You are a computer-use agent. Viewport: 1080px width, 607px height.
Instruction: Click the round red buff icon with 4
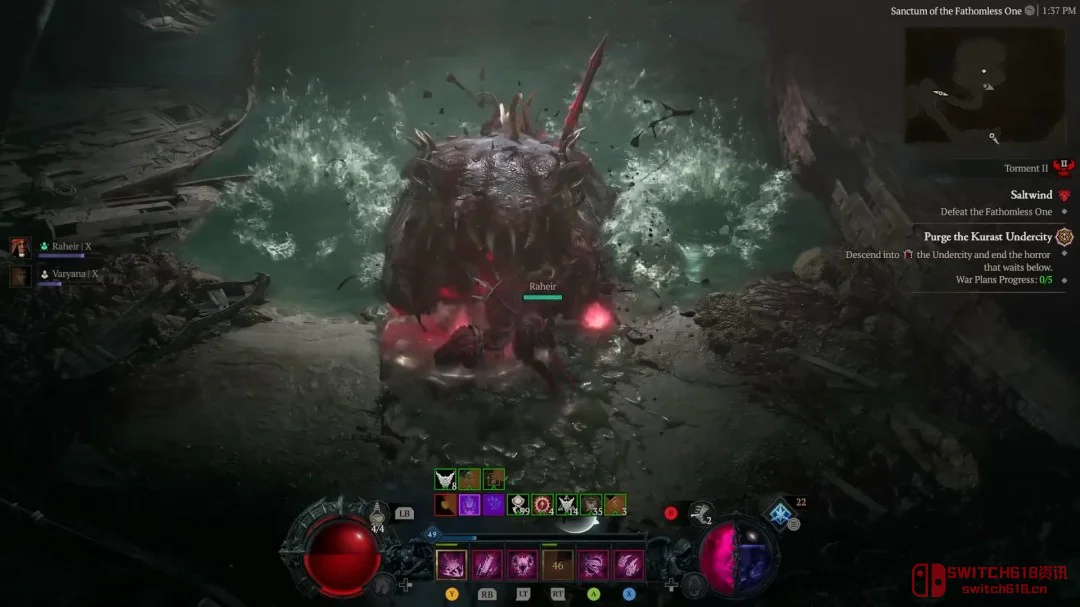[x=543, y=504]
